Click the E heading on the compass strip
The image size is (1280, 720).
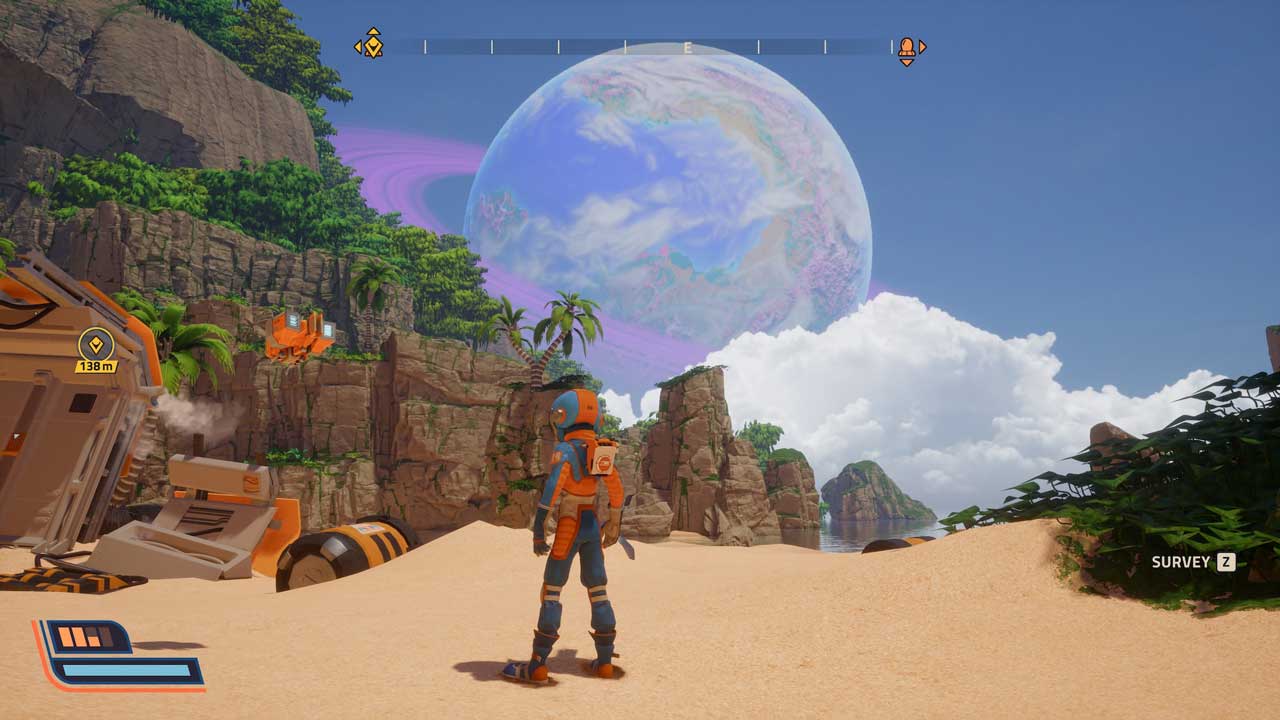point(688,47)
